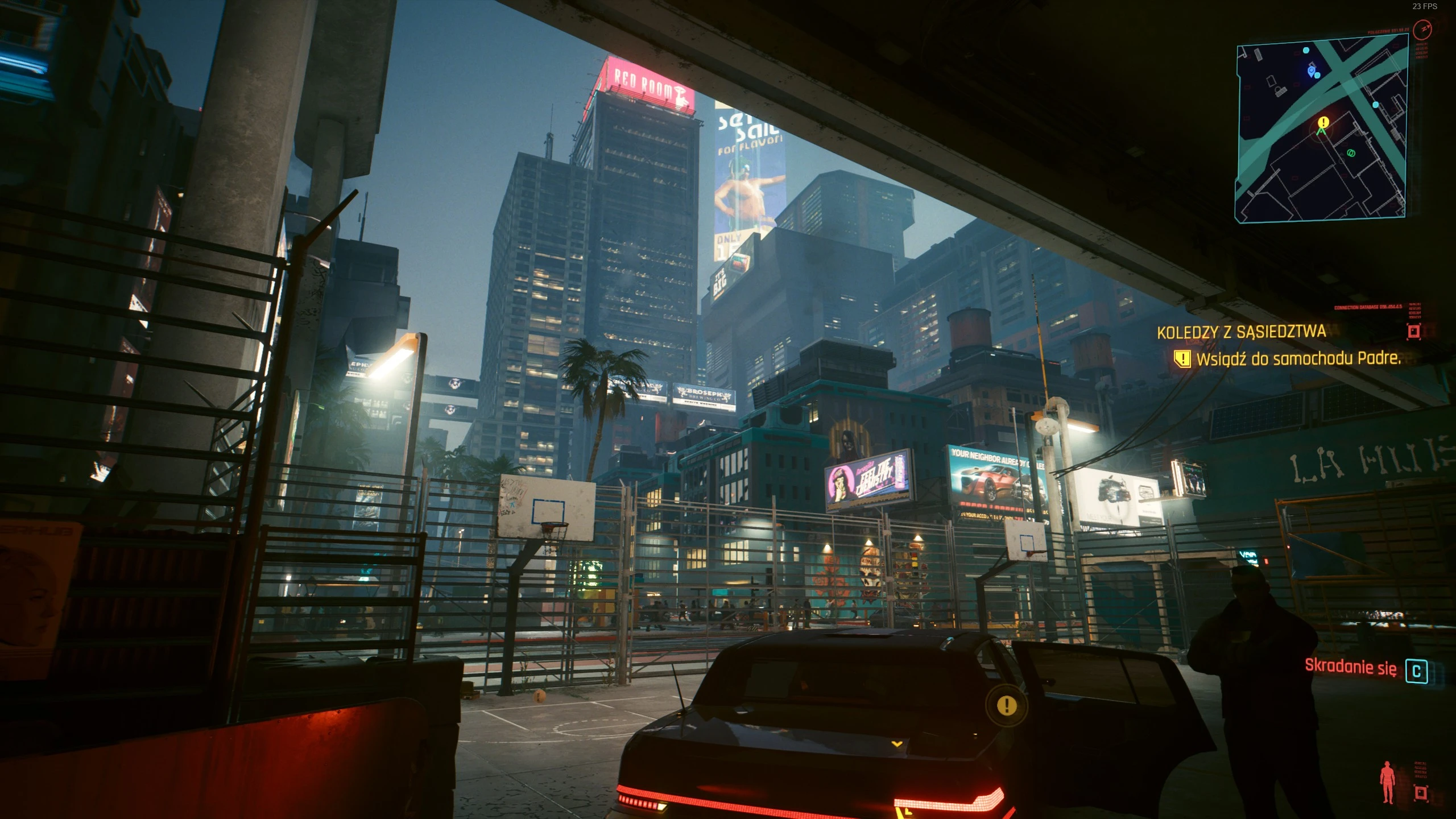Select the blue location pin on the minimap
The image size is (1456, 819).
[x=1312, y=72]
